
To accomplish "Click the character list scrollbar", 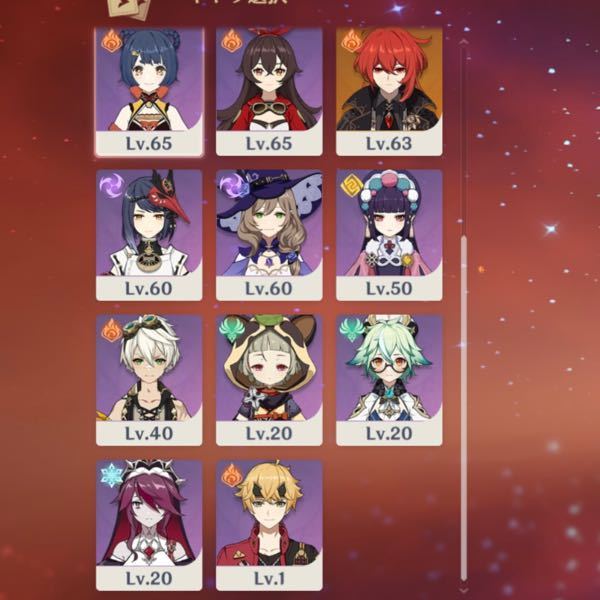I will 463,400.
